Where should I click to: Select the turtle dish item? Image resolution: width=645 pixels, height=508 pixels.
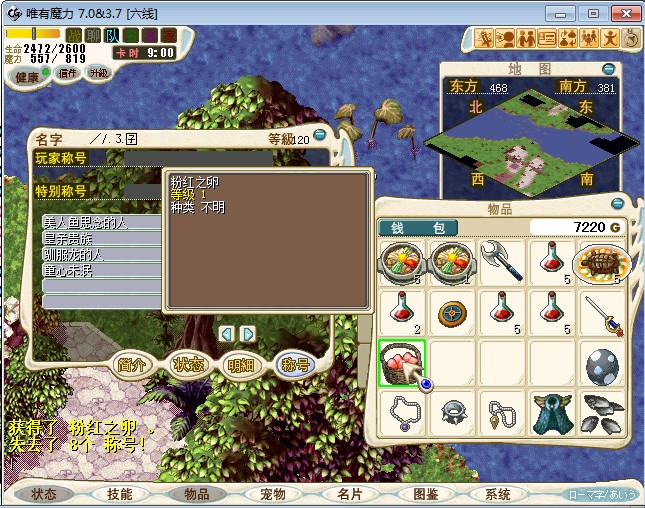[601, 262]
